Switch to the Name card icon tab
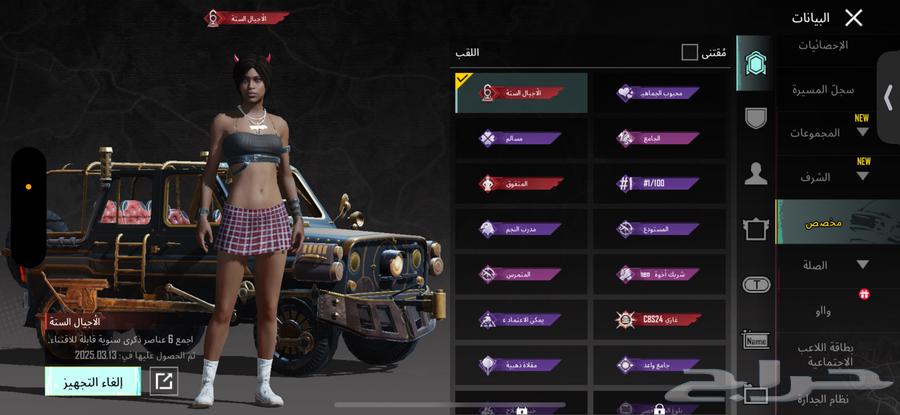This screenshot has width=900, height=415. [757, 341]
